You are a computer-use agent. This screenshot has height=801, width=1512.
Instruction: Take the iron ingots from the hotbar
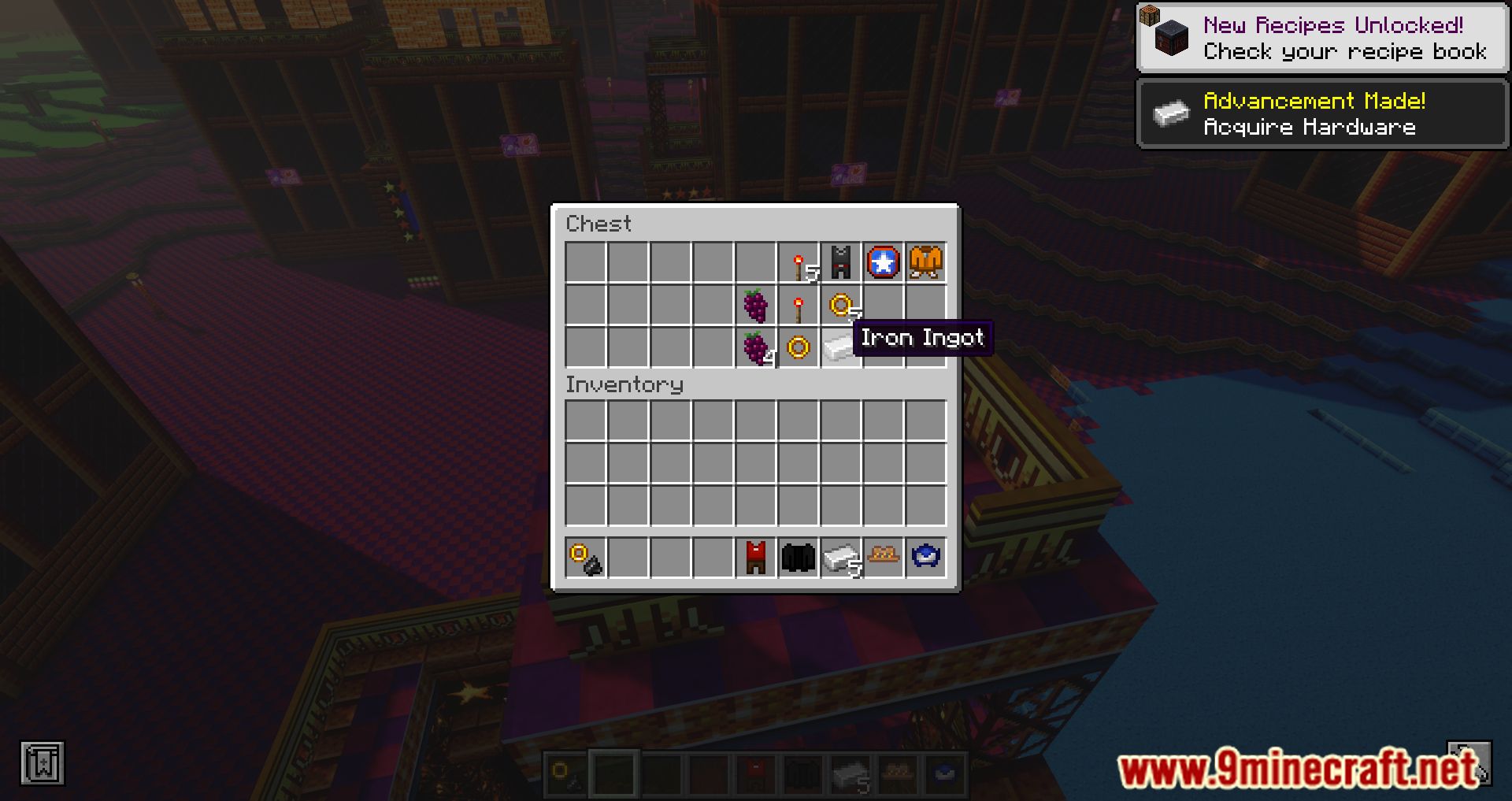click(x=840, y=556)
